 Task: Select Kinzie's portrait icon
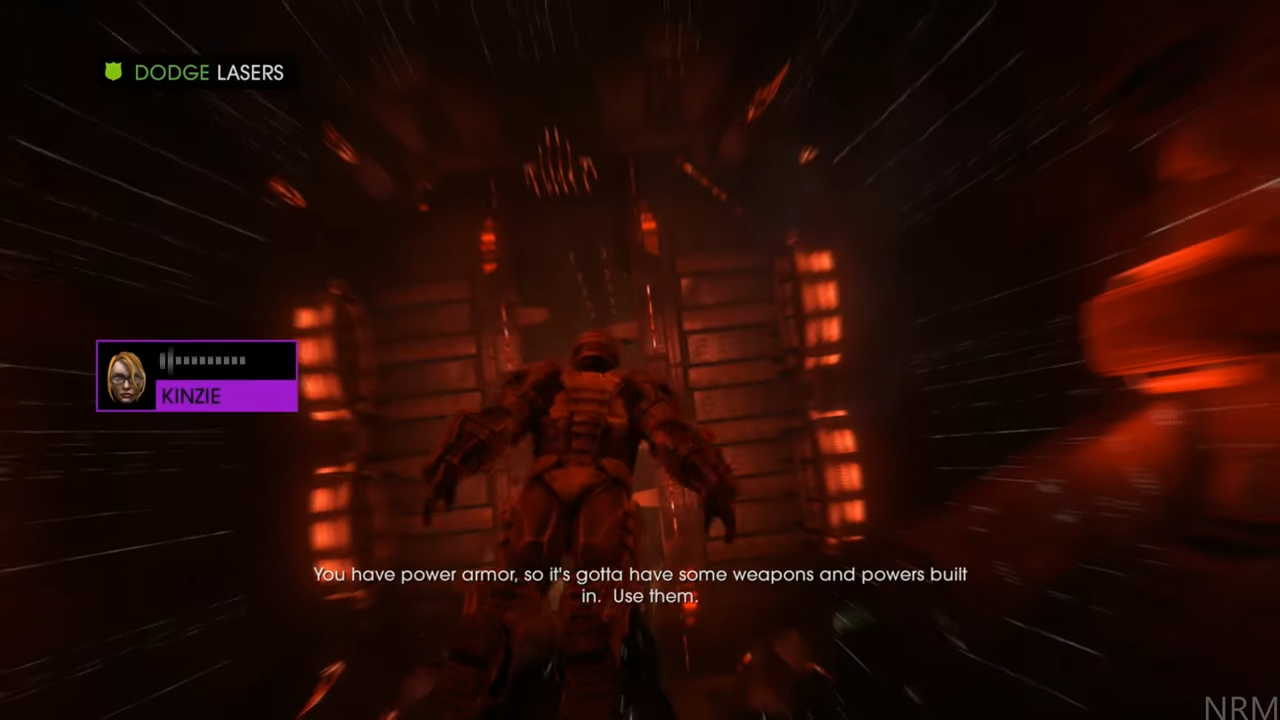pos(125,376)
